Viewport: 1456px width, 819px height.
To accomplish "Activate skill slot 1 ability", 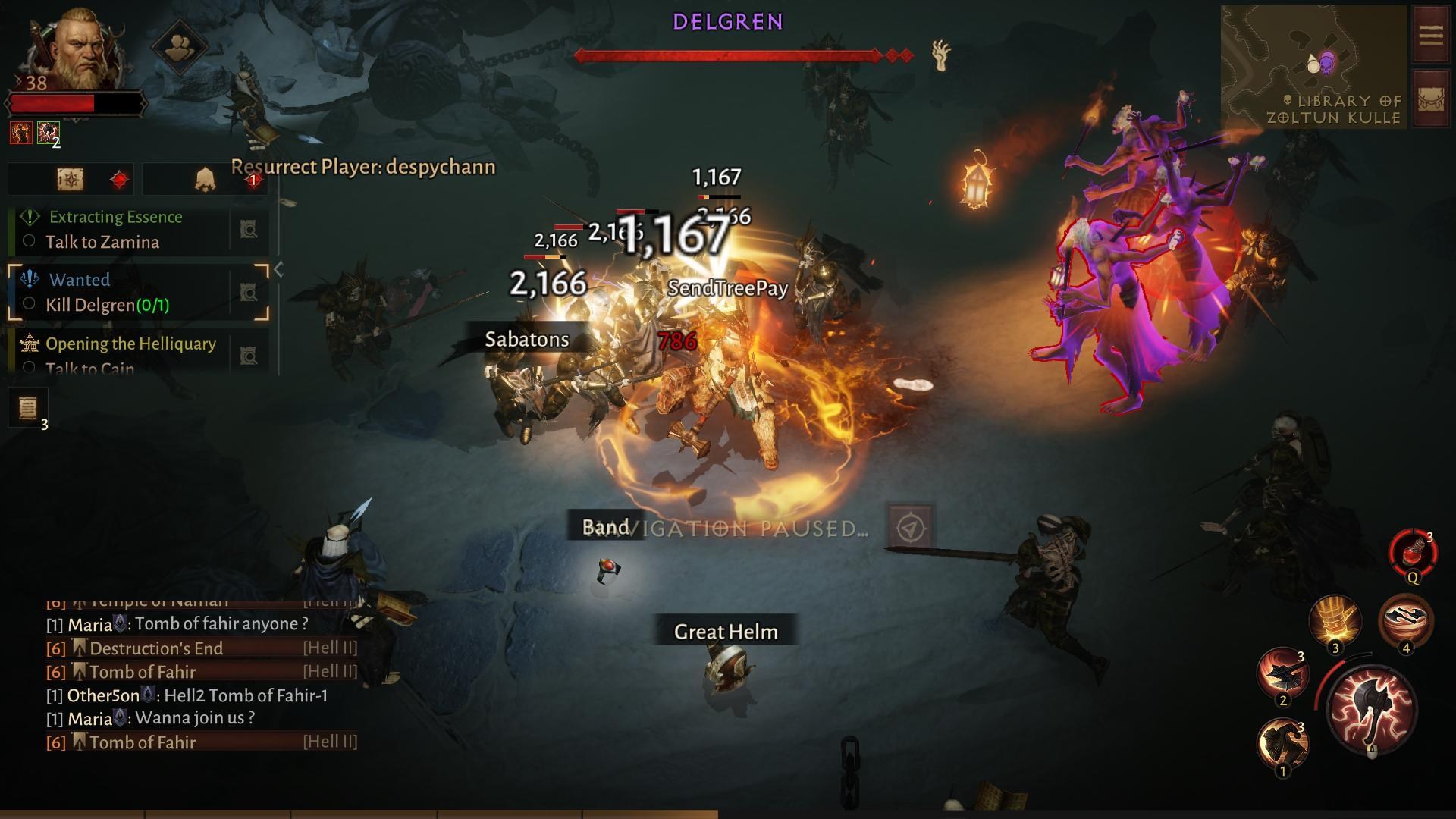I will pos(1282,745).
